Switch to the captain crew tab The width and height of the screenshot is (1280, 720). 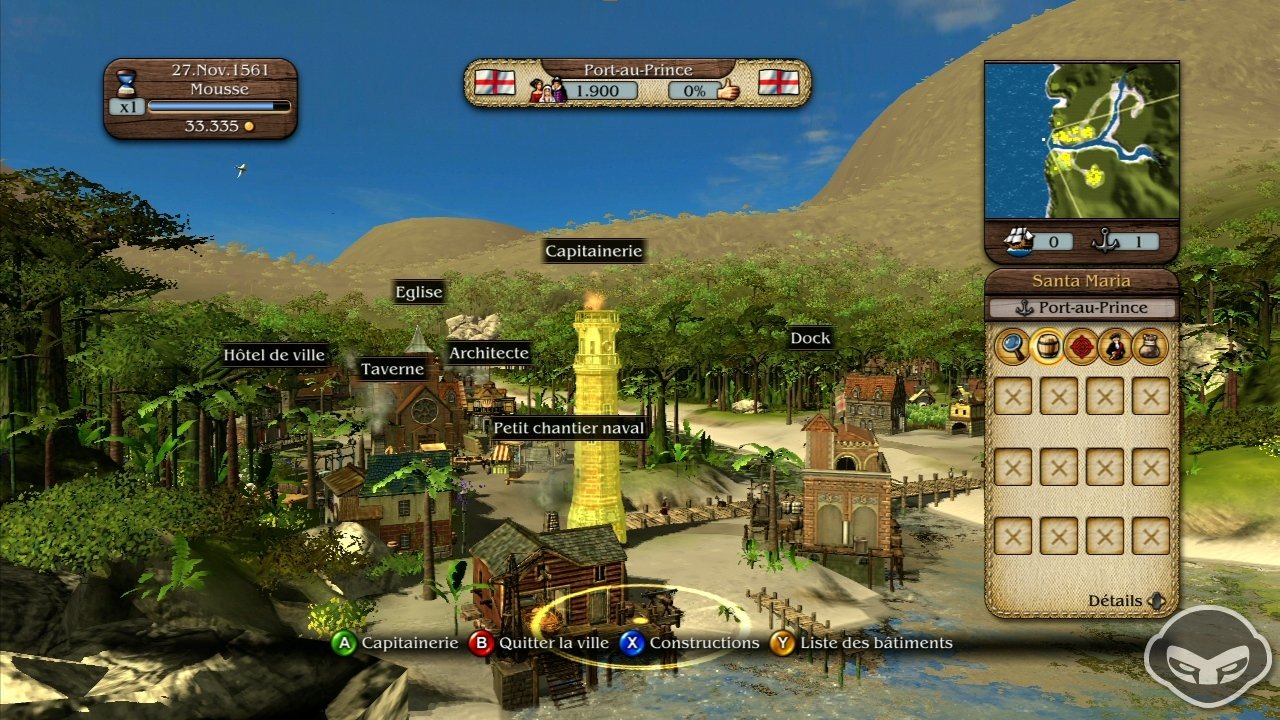(x=1115, y=346)
